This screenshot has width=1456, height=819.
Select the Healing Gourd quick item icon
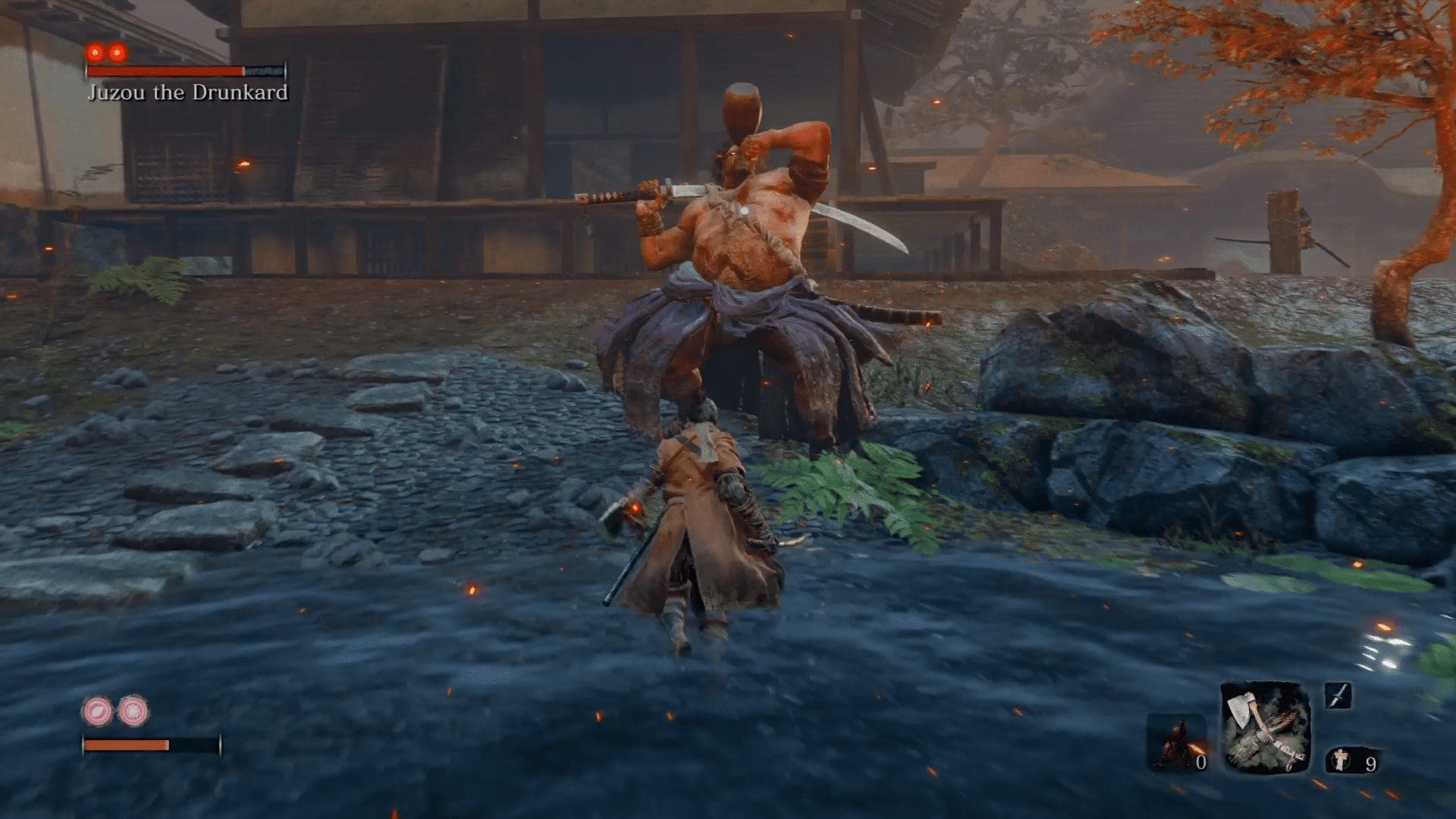1341,761
